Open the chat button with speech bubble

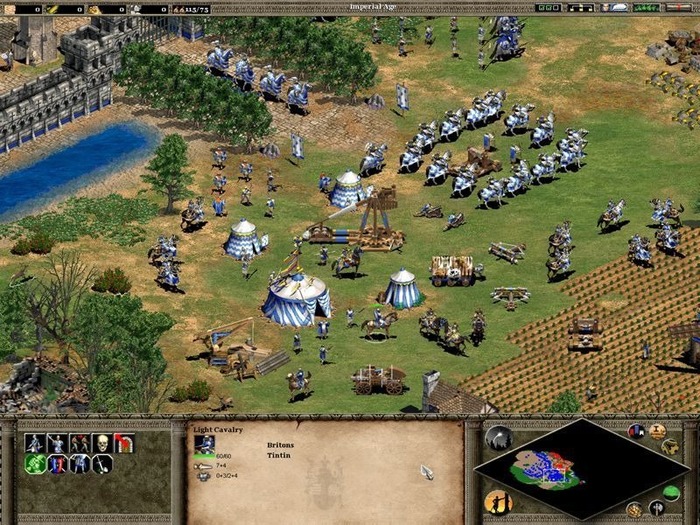(619, 7)
